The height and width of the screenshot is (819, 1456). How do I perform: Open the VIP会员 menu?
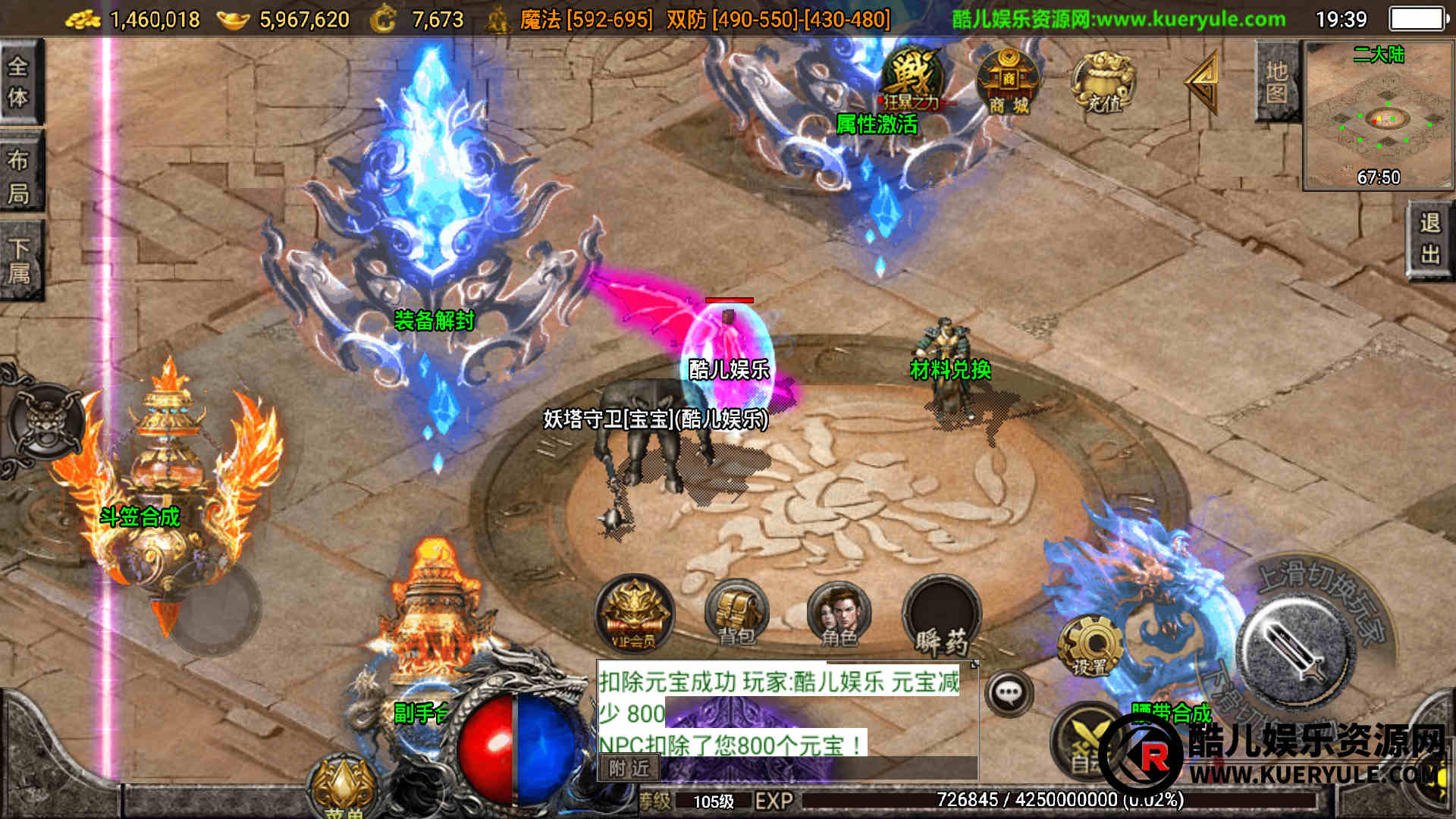(634, 614)
